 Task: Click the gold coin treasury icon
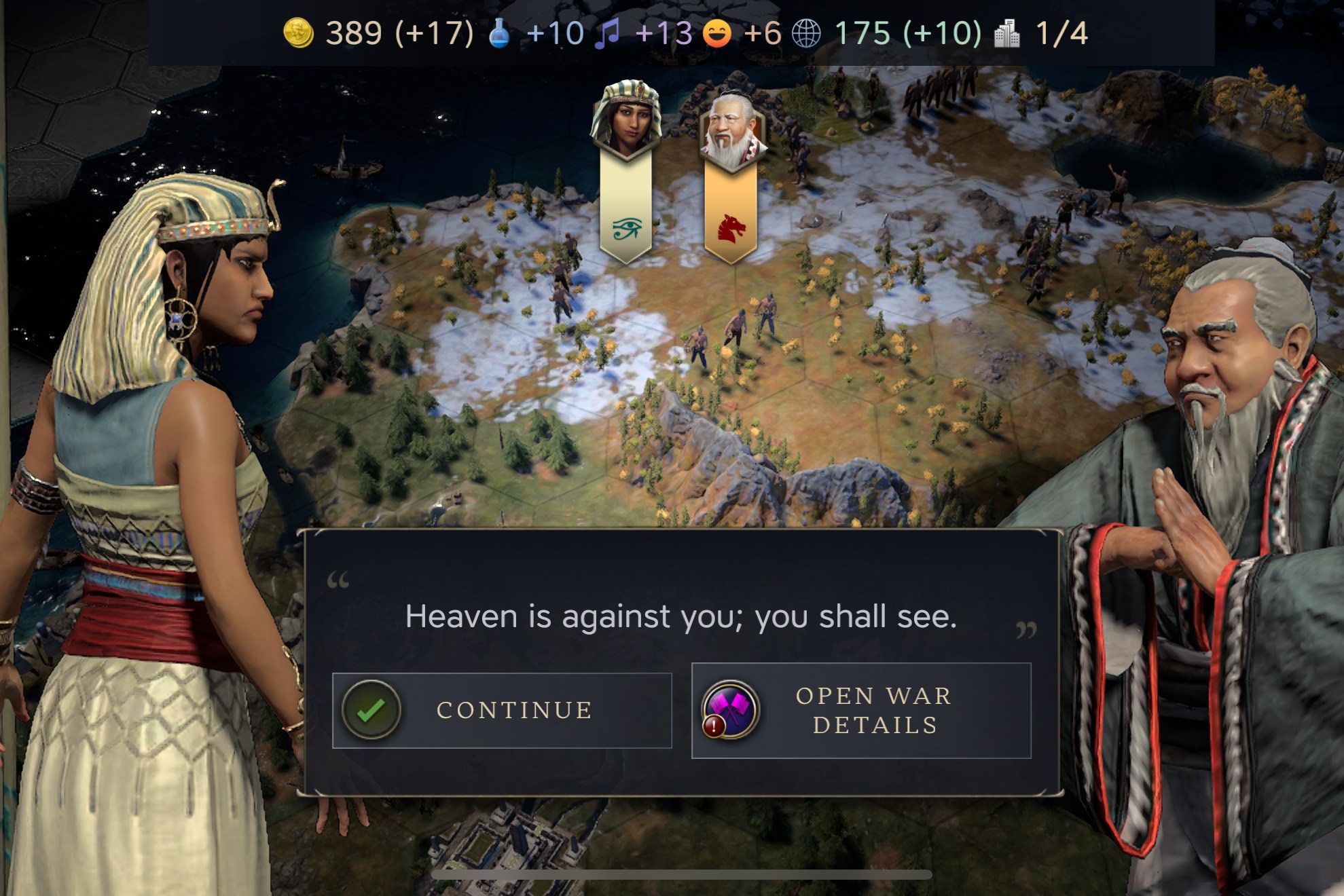[299, 33]
